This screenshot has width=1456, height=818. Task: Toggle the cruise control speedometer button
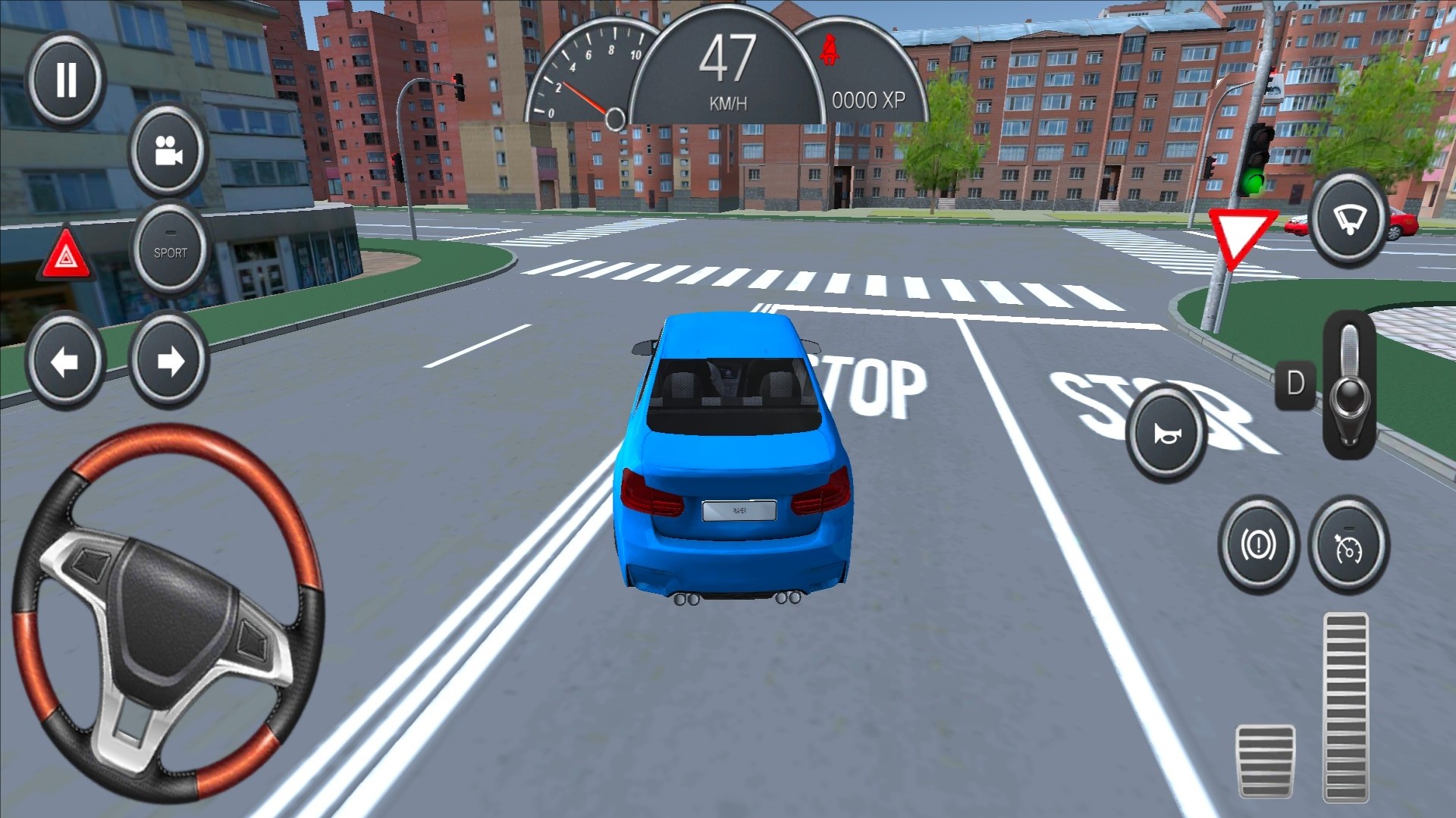click(1350, 544)
